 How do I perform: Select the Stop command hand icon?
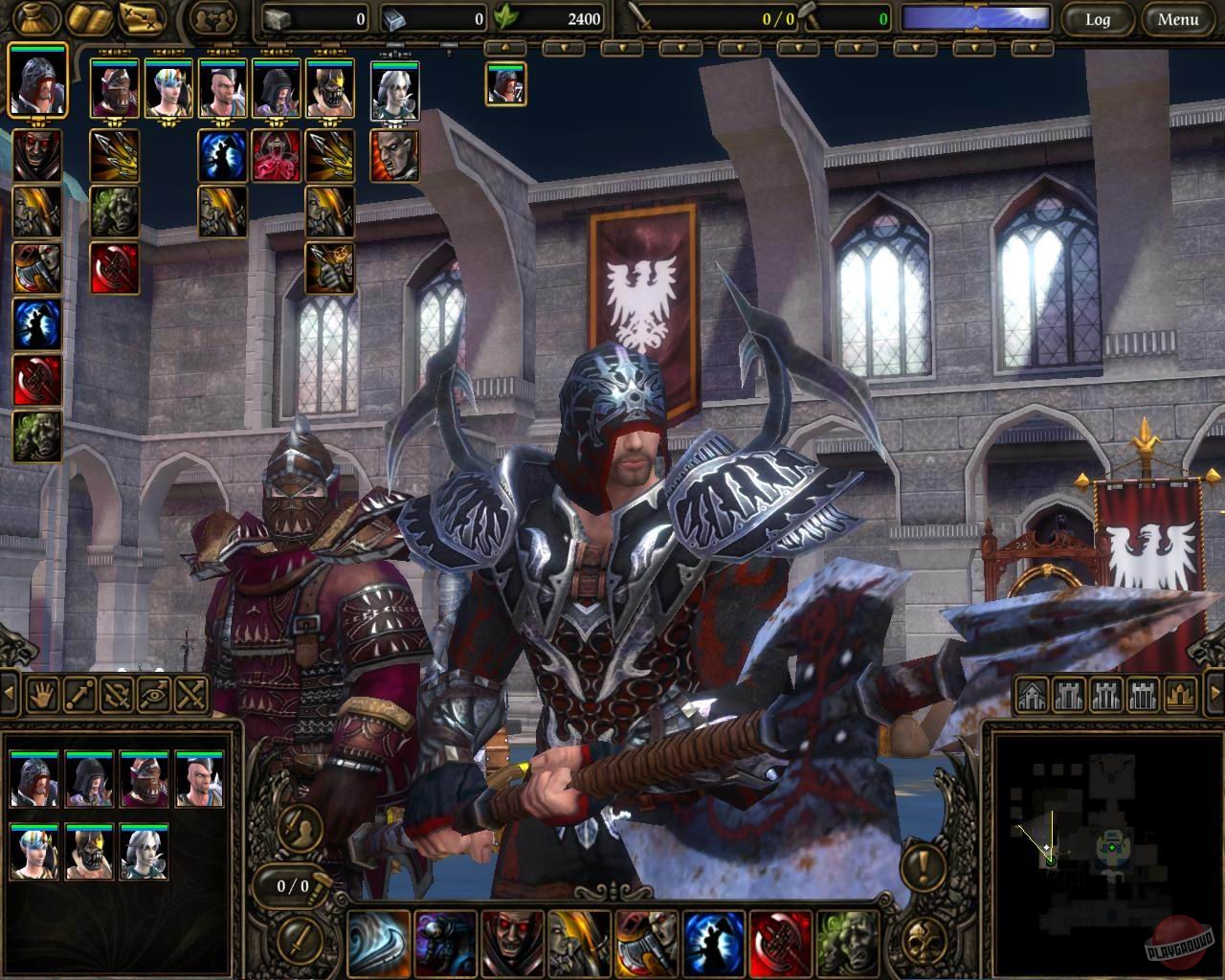click(x=42, y=695)
